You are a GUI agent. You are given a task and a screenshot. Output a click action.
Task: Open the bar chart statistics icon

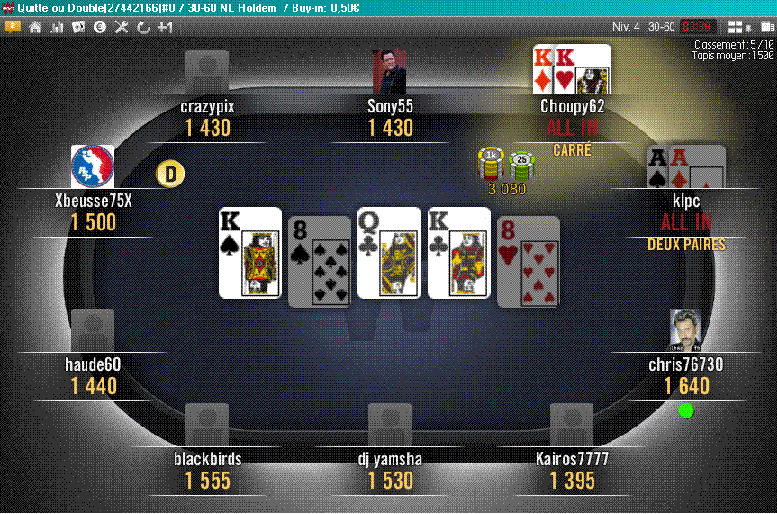point(57,27)
